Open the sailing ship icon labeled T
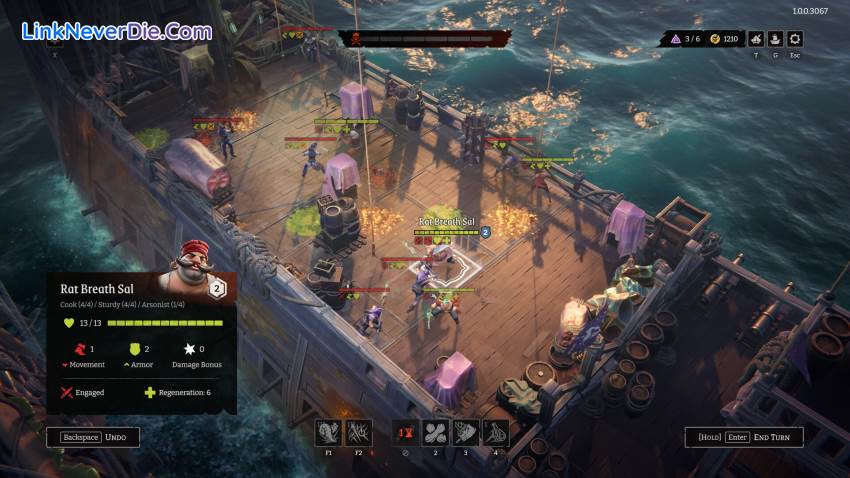The width and height of the screenshot is (850, 478). tap(756, 39)
